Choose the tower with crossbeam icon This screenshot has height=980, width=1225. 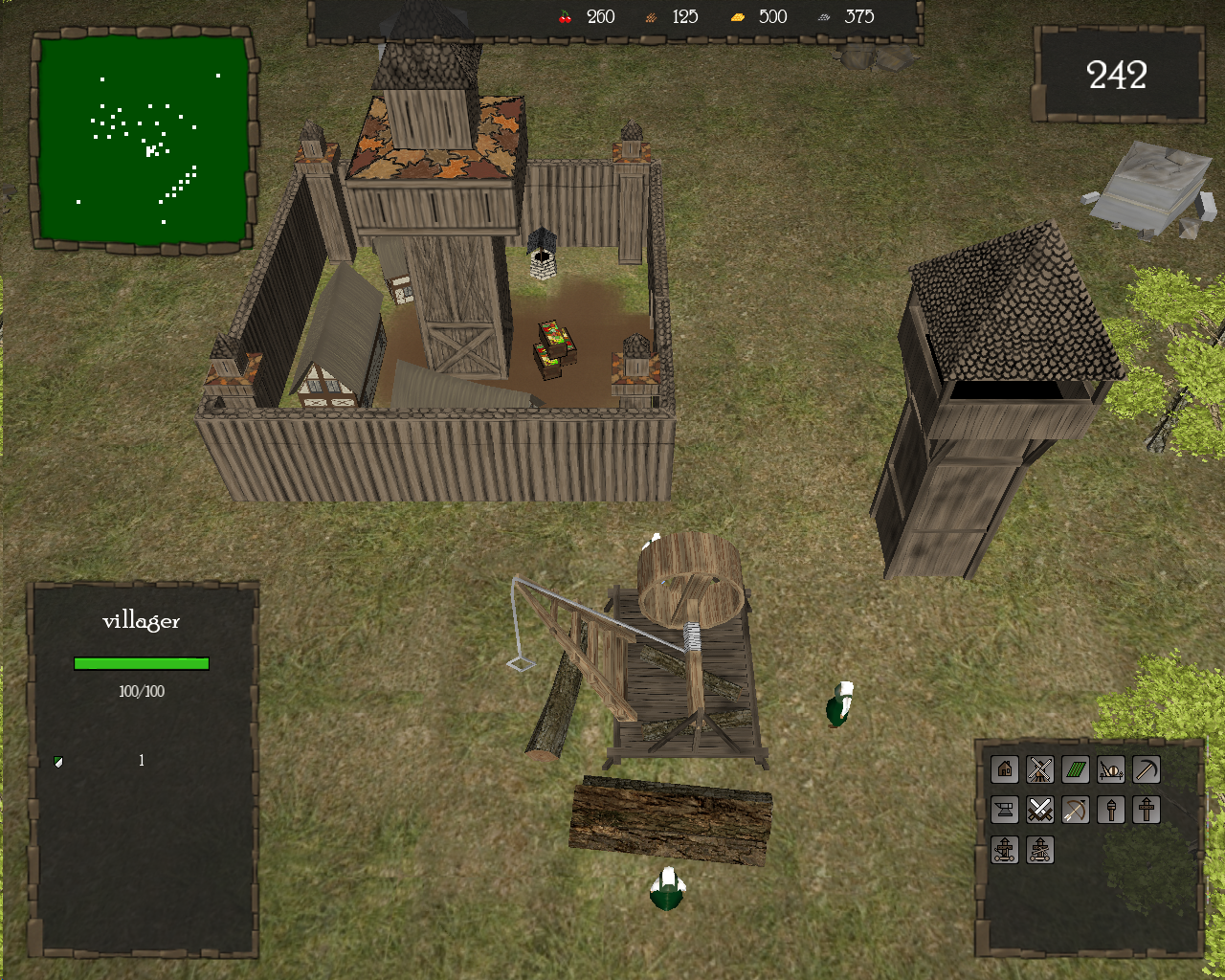click(1147, 810)
